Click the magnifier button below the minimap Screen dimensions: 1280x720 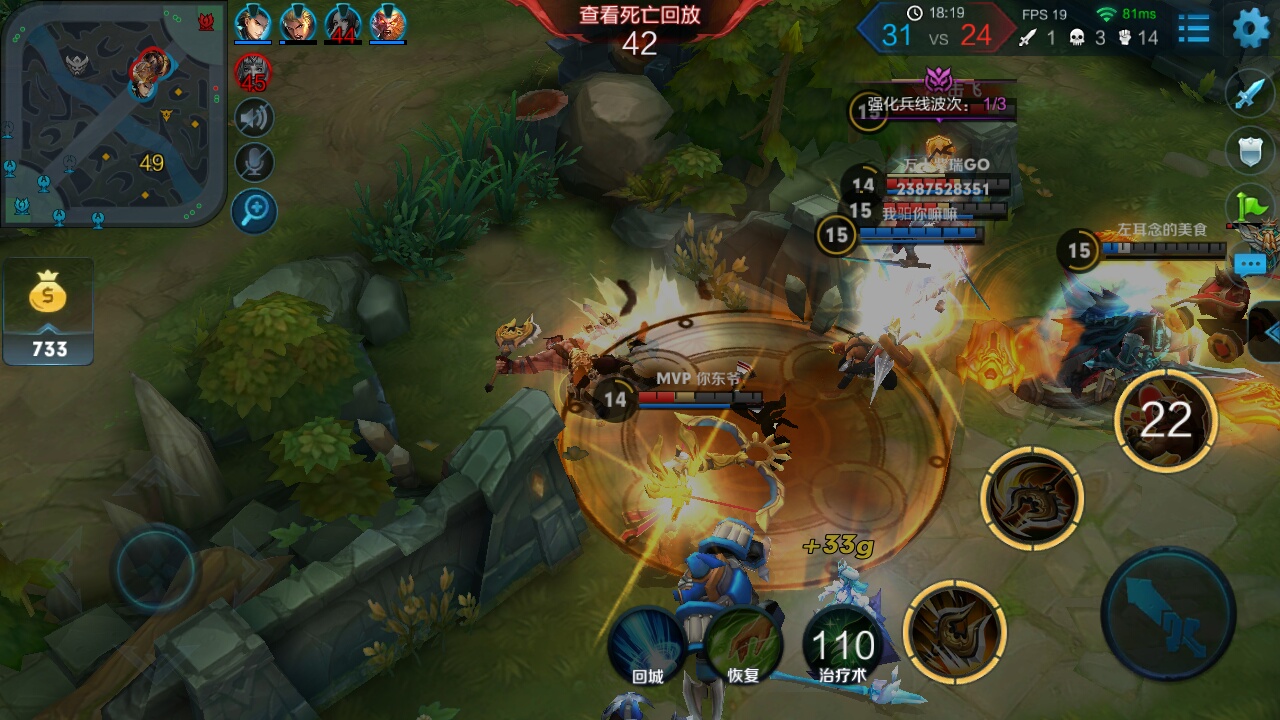(x=254, y=210)
